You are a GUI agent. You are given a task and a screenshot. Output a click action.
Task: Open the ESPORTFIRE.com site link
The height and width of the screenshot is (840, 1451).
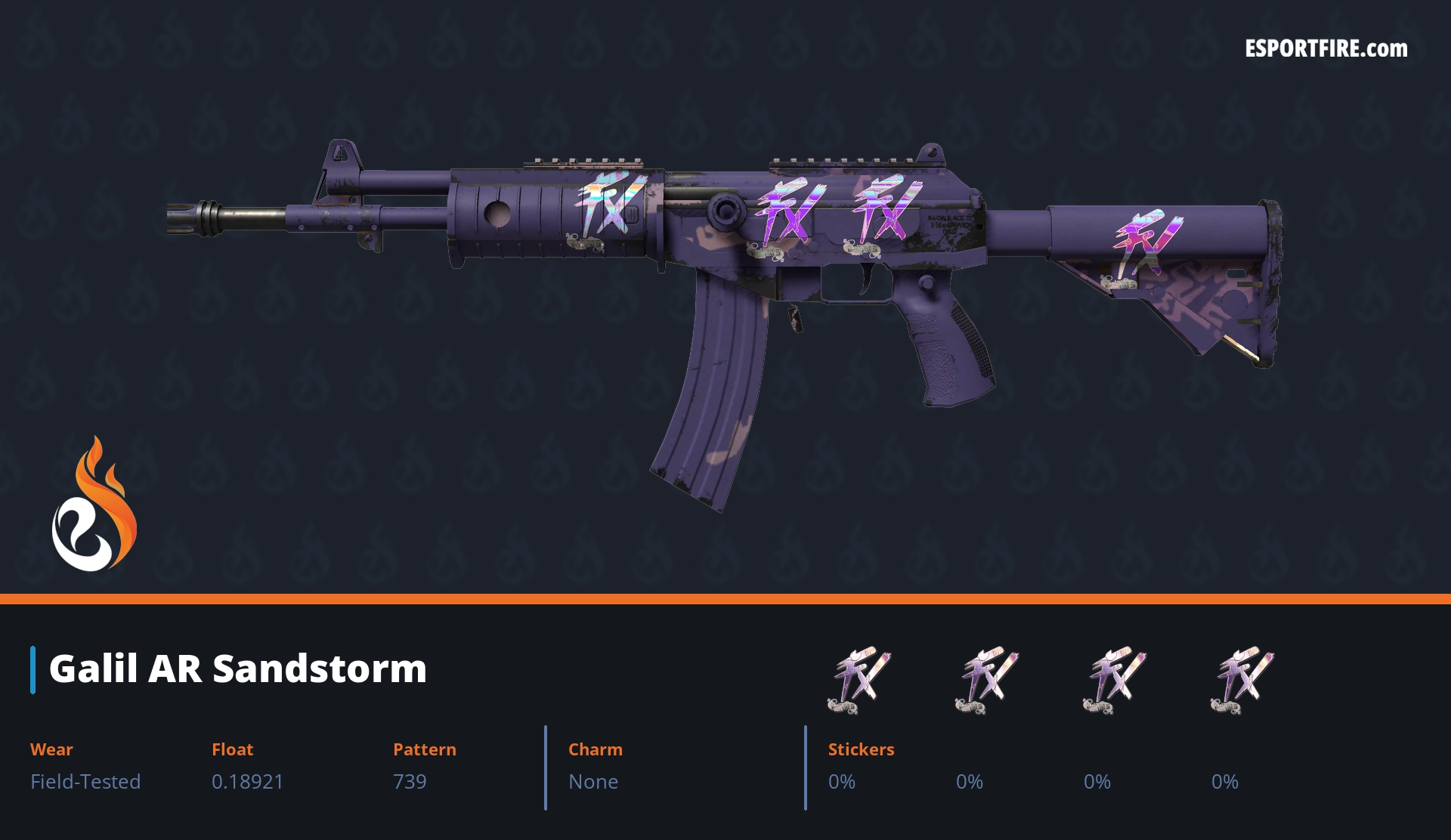pyautogui.click(x=1326, y=49)
